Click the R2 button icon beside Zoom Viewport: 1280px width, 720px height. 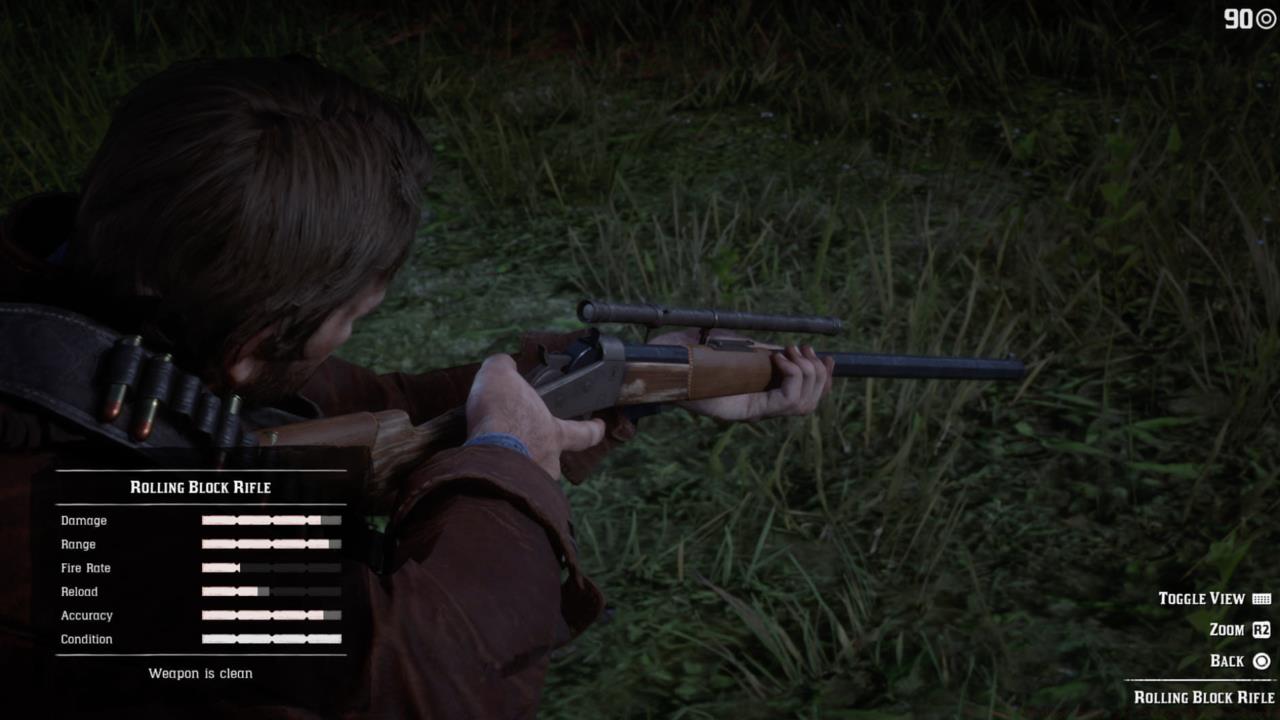point(1264,630)
